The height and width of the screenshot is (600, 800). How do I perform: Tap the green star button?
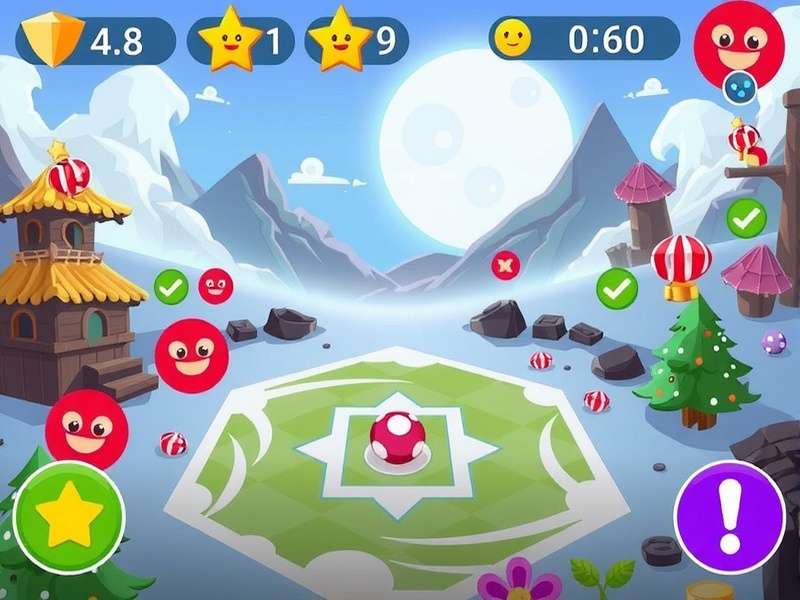pos(69,516)
